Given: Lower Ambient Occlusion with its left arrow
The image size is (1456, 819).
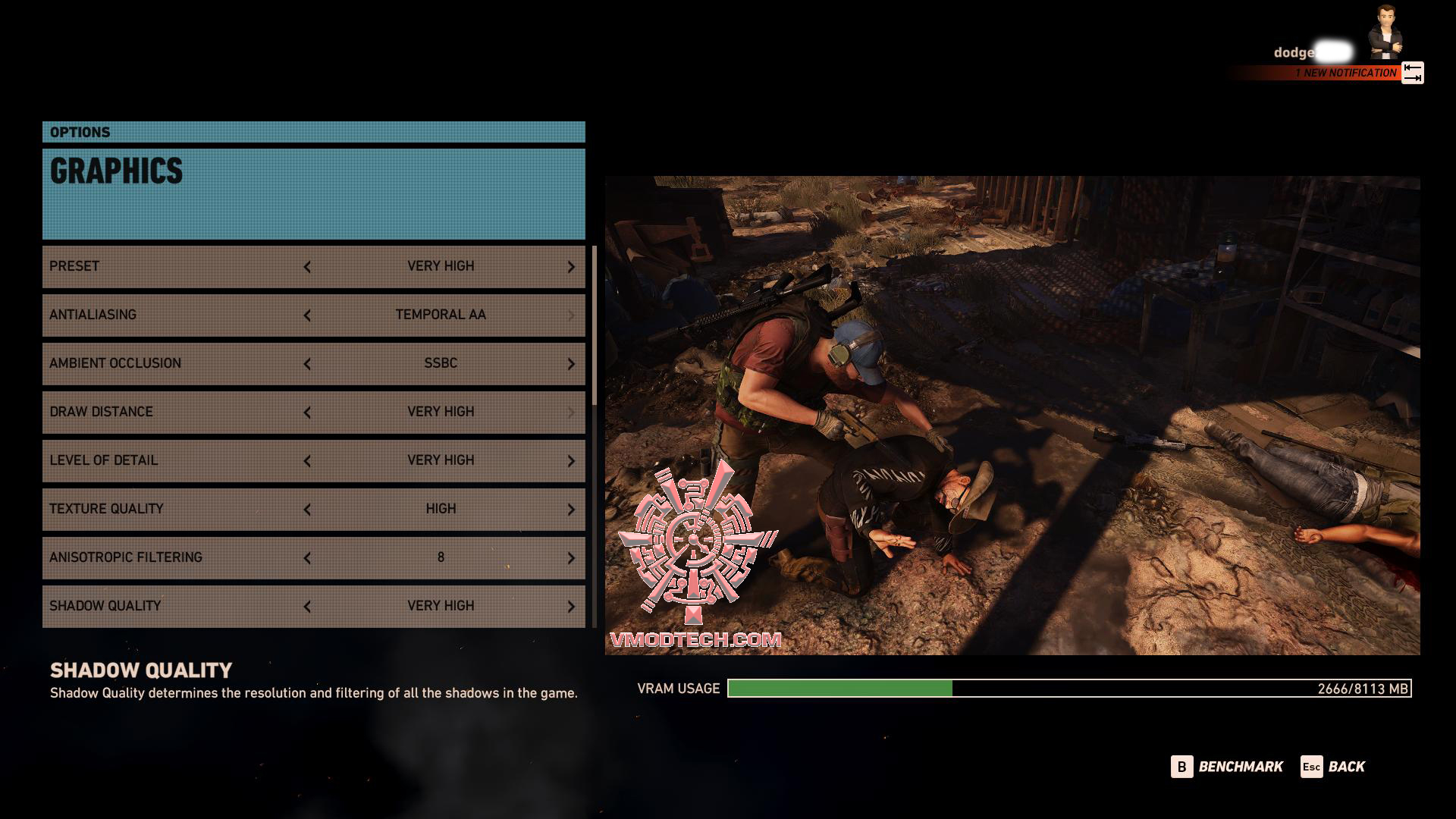Looking at the screenshot, I should (x=307, y=364).
